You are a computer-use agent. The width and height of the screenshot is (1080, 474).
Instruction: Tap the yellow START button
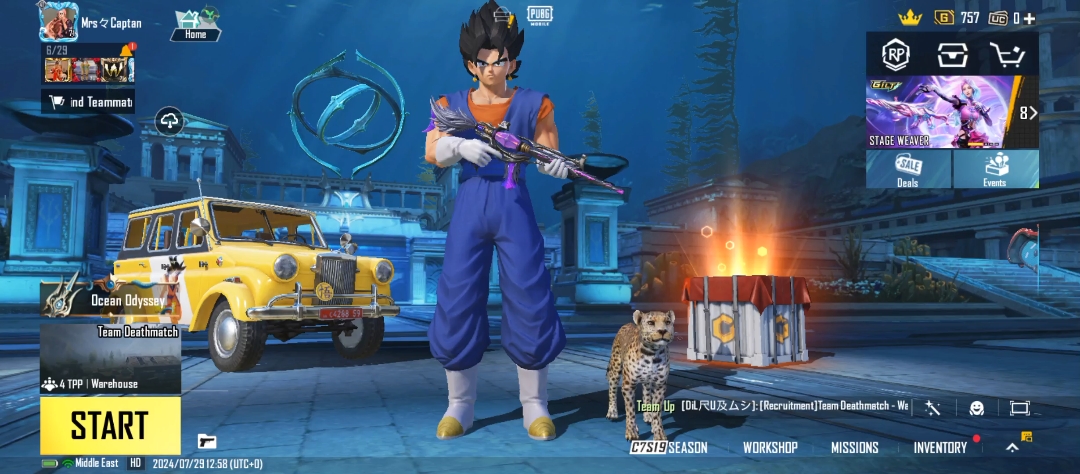(x=110, y=425)
